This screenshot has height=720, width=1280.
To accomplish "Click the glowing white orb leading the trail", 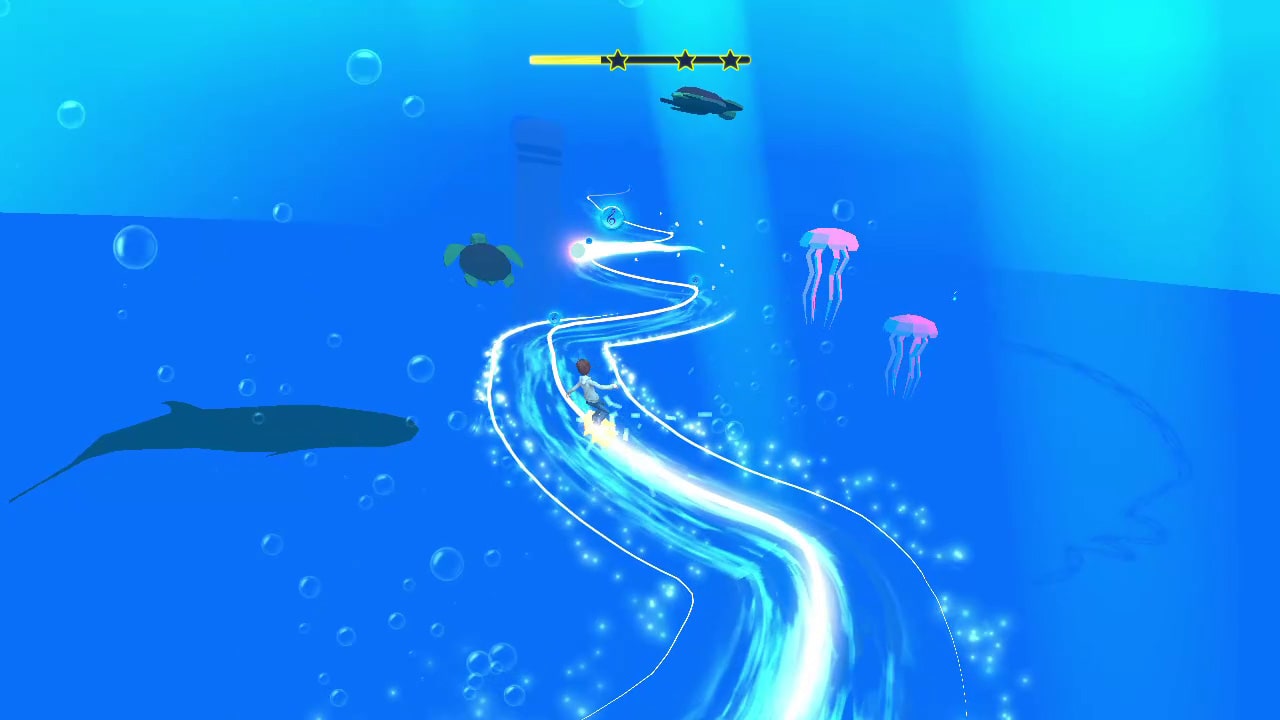I will [x=578, y=251].
